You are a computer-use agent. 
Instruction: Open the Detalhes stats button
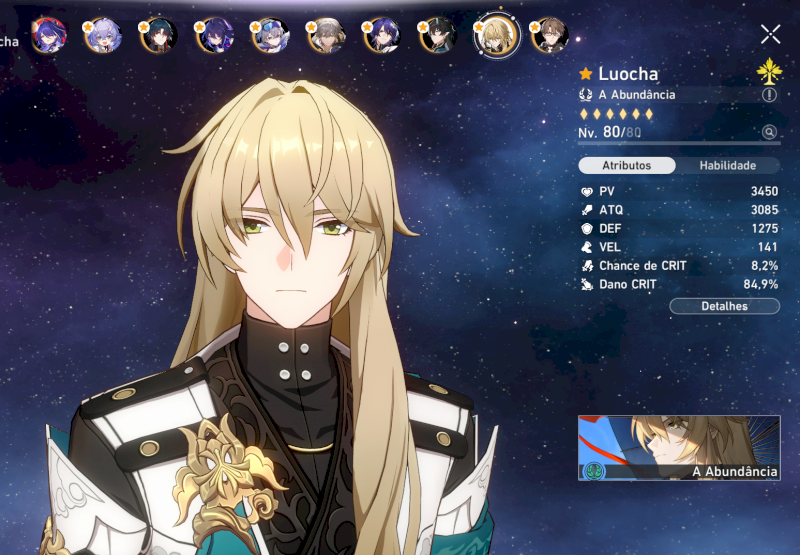(x=724, y=306)
